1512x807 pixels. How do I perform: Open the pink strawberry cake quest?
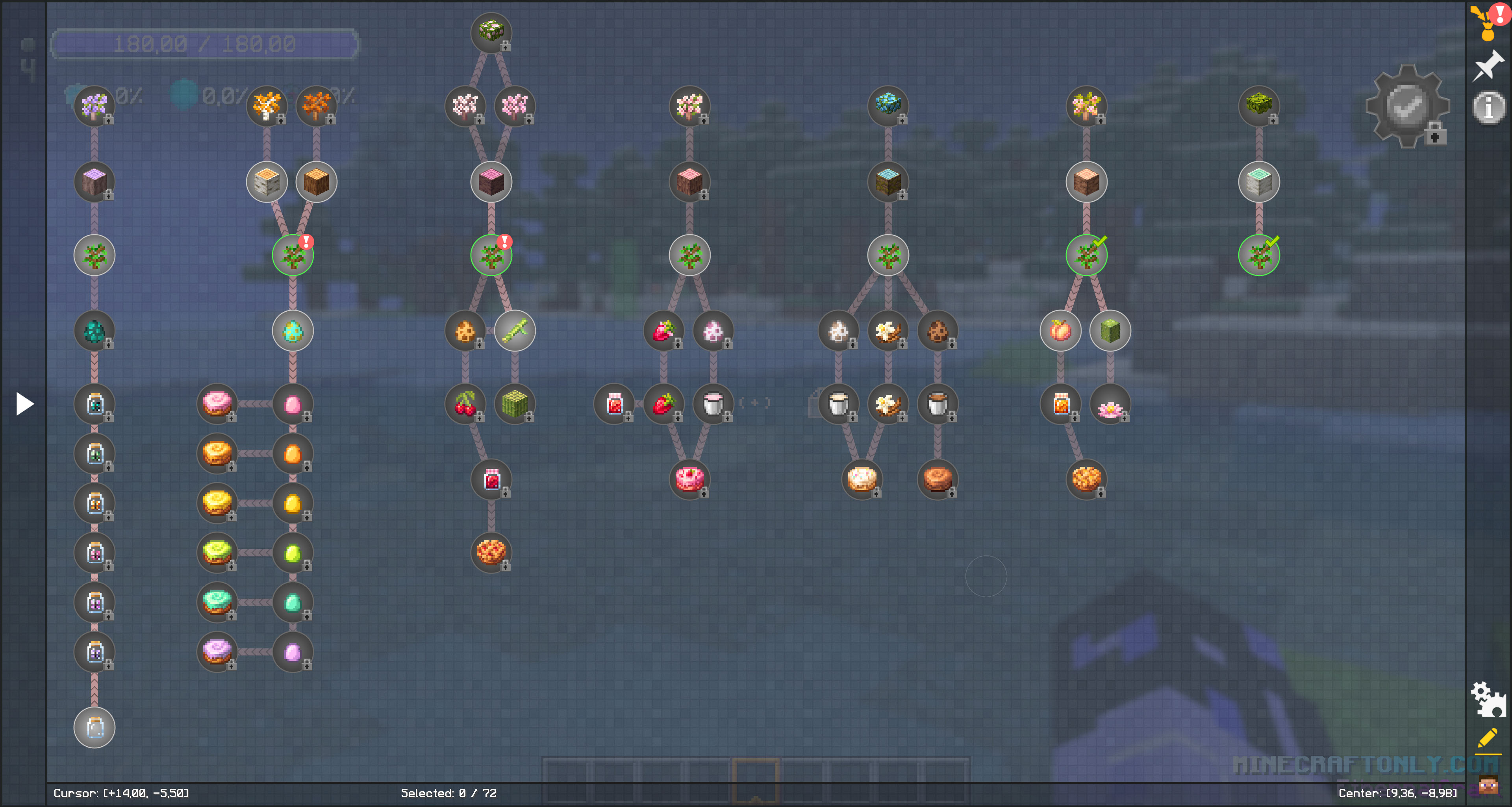689,479
